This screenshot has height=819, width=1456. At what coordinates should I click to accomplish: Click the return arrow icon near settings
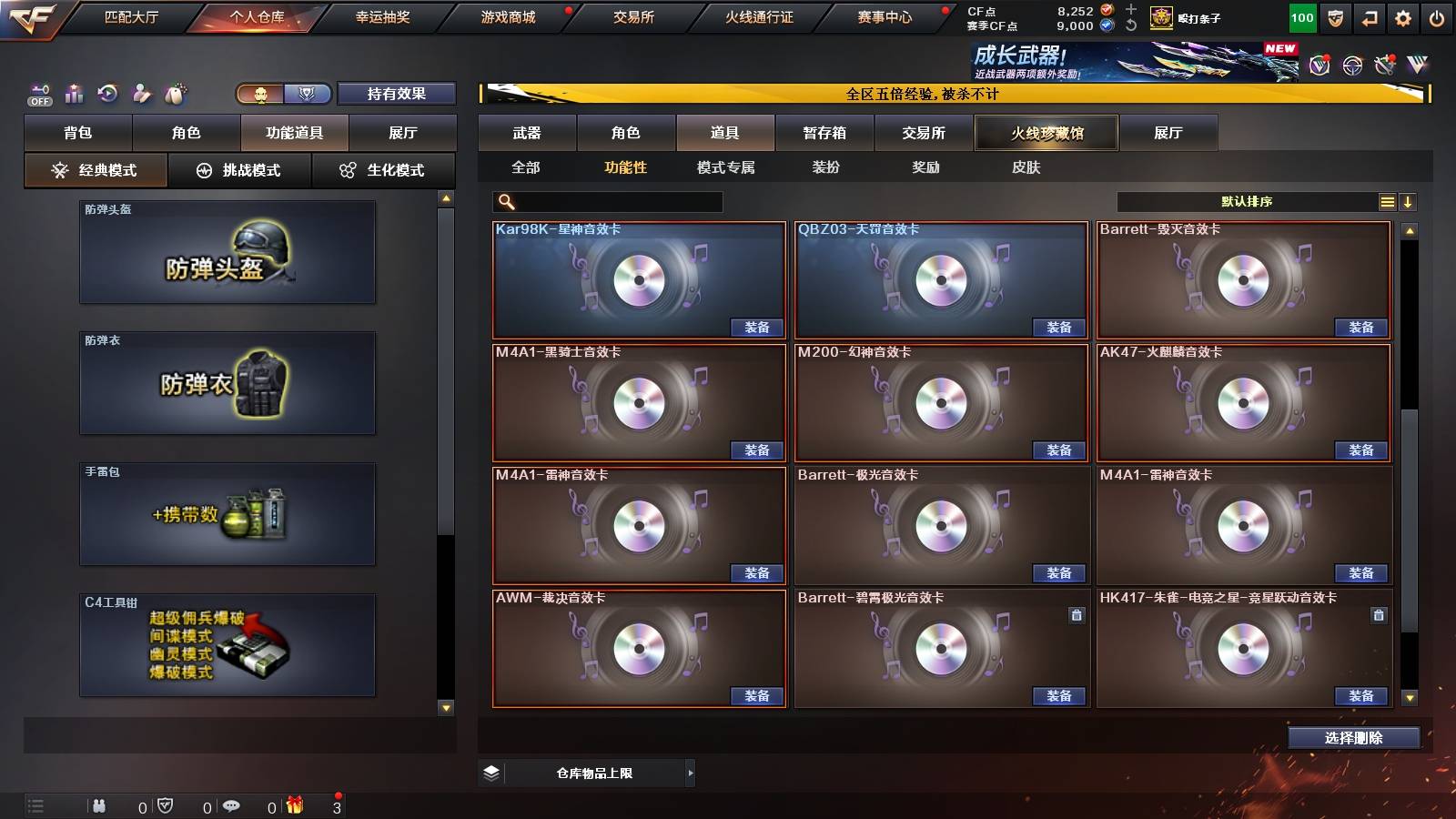click(1368, 17)
